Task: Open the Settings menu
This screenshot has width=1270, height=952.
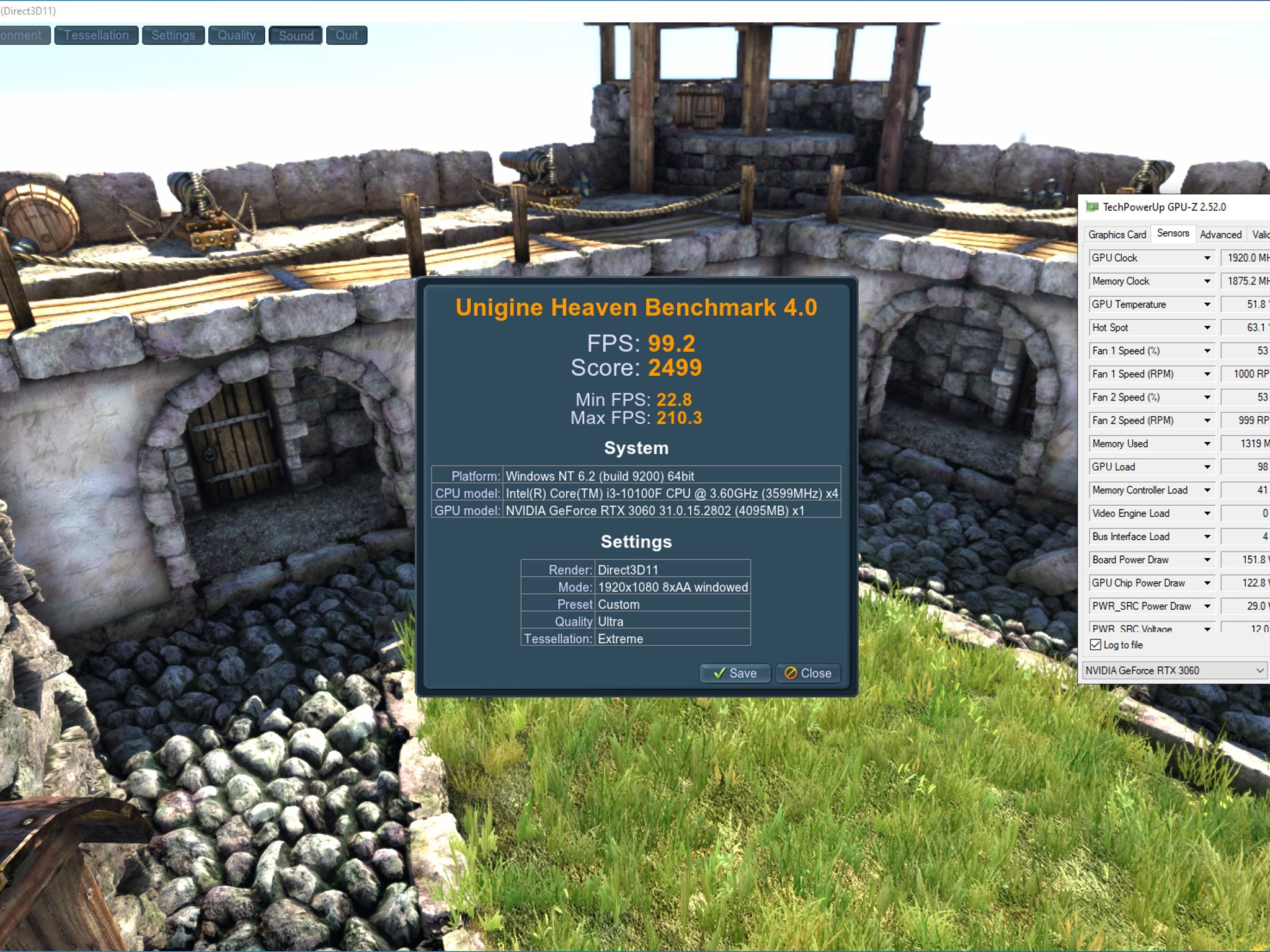Action: (173, 35)
